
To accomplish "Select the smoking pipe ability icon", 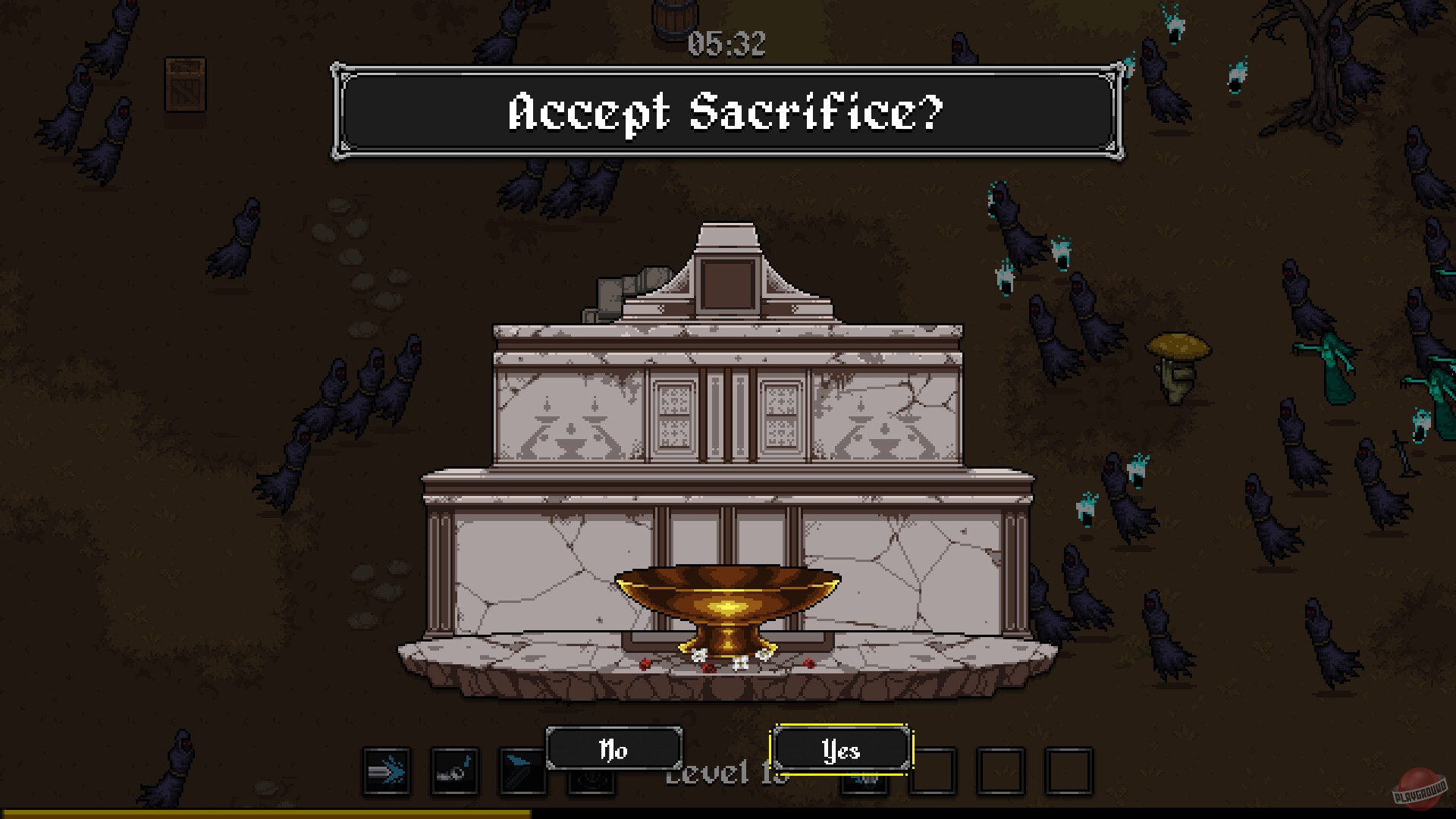I will (x=456, y=770).
